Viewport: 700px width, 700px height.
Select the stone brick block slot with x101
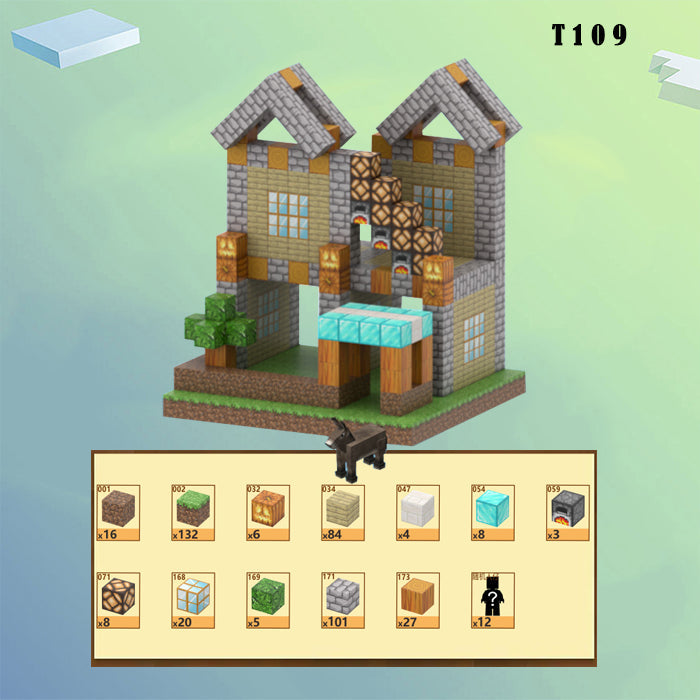(x=343, y=597)
